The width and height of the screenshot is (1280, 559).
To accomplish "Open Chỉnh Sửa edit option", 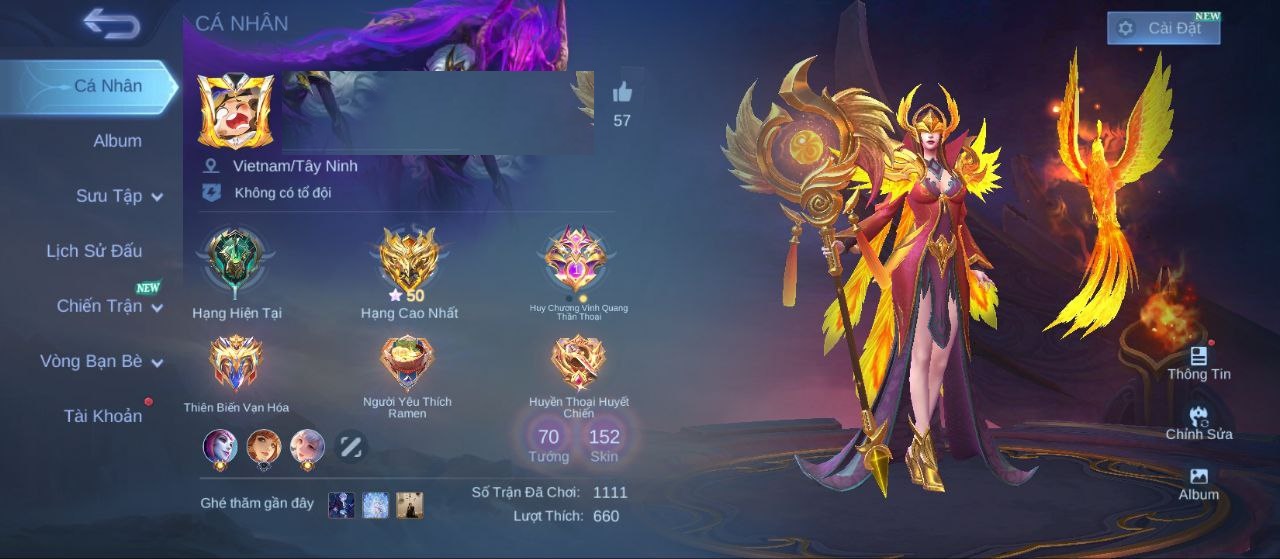I will click(1199, 423).
